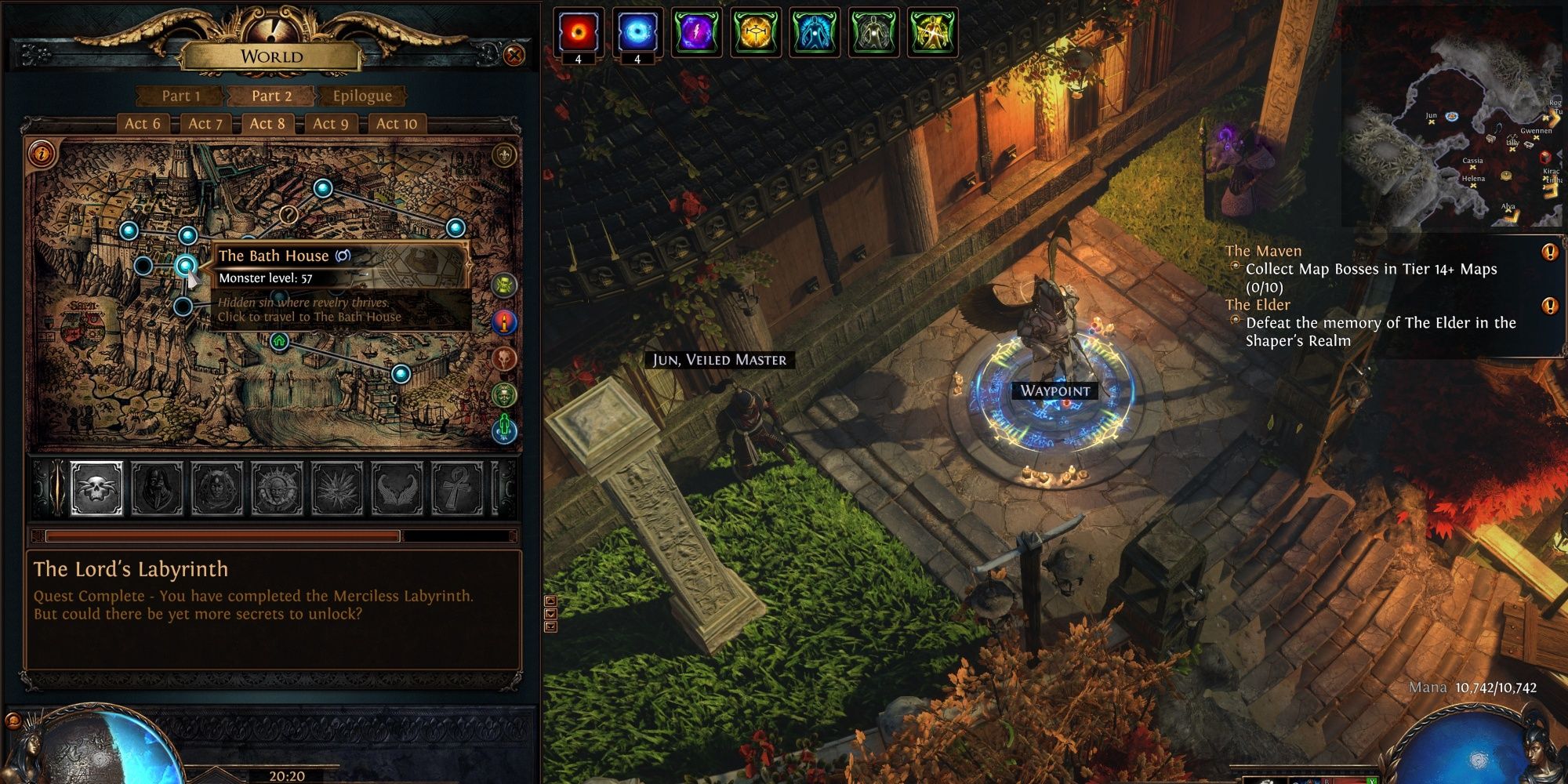Click the candle icon beside the map
Image resolution: width=1568 pixels, height=784 pixels.
pos(504,322)
